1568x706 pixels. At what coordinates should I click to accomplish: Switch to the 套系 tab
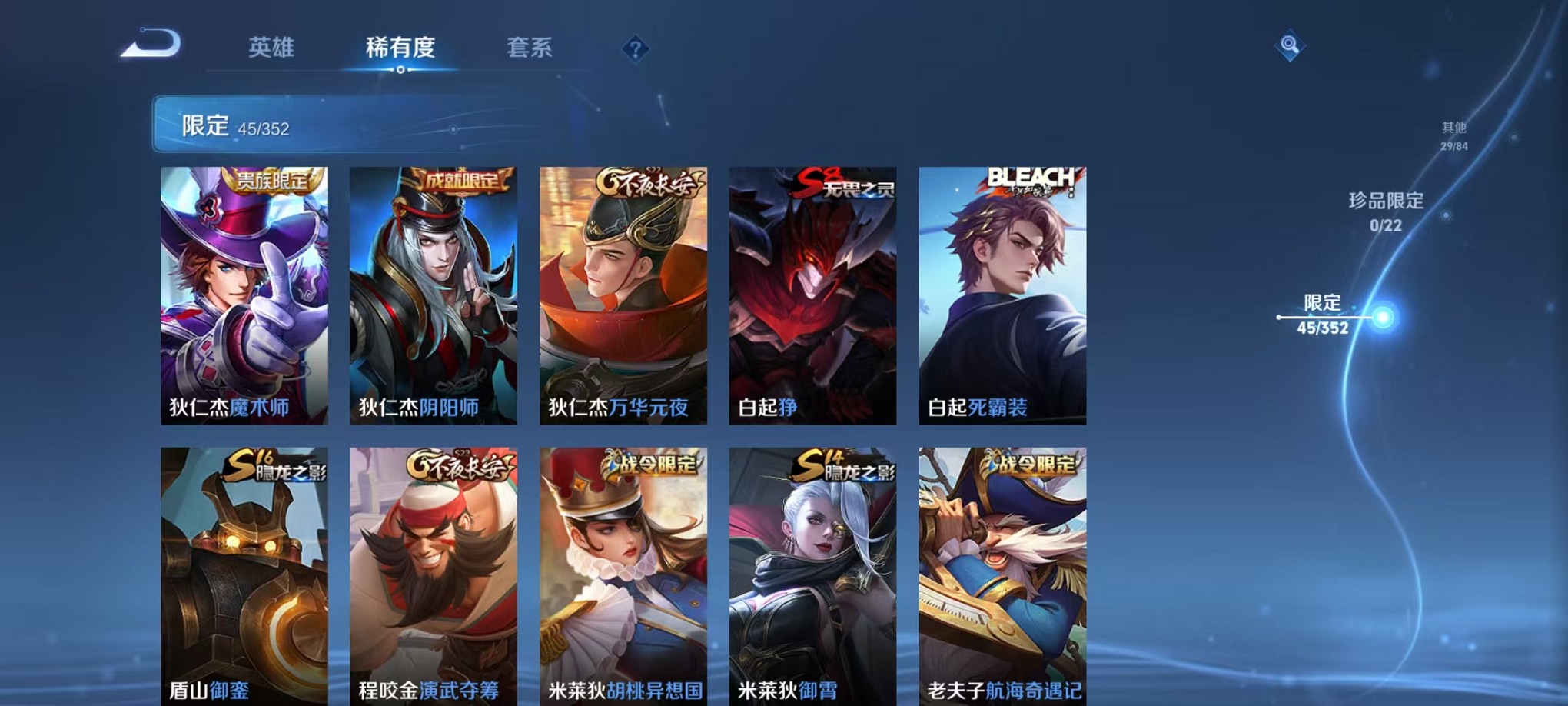click(x=530, y=48)
